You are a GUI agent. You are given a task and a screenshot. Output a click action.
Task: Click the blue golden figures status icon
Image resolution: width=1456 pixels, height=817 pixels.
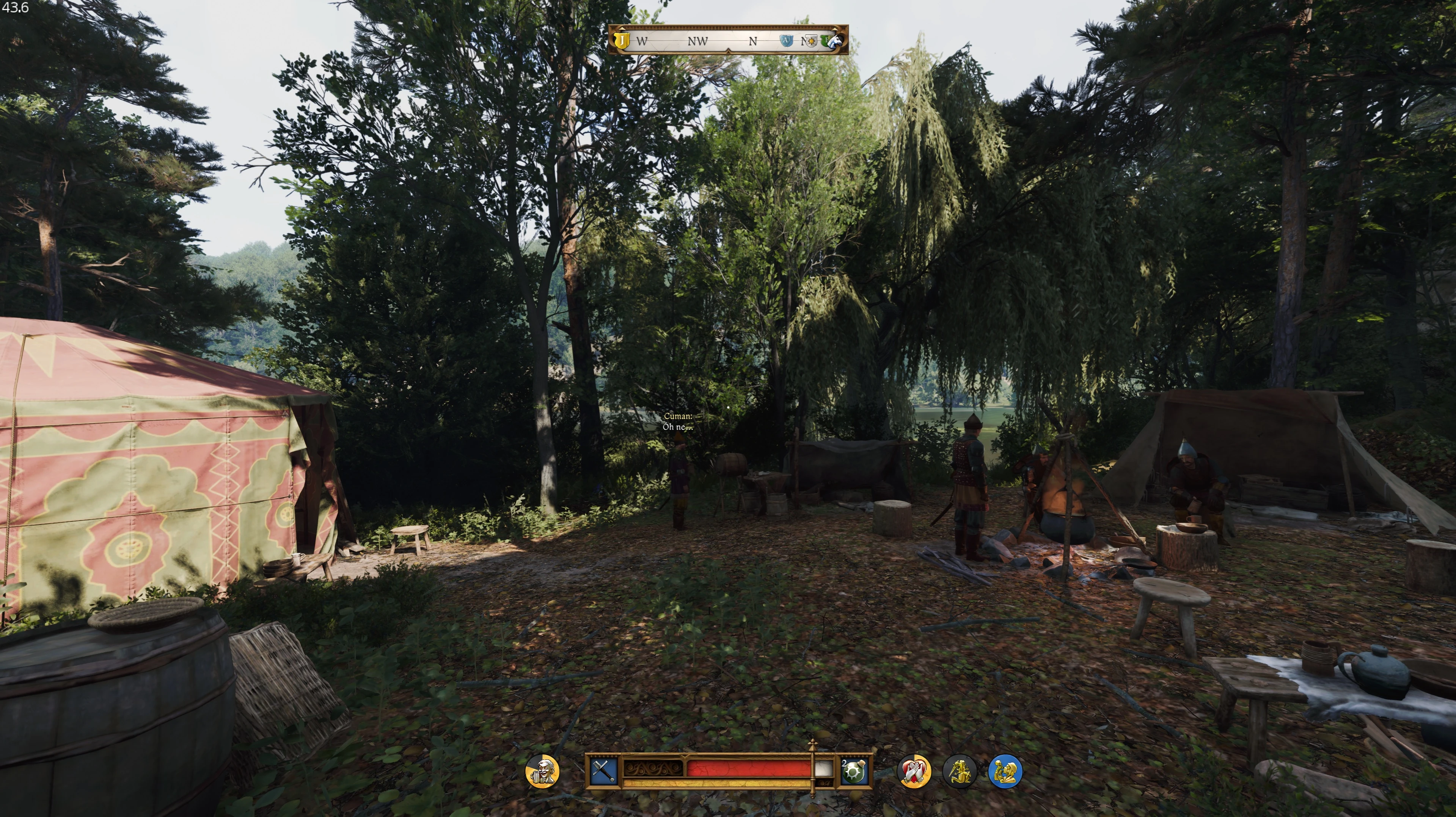pos(1005,771)
